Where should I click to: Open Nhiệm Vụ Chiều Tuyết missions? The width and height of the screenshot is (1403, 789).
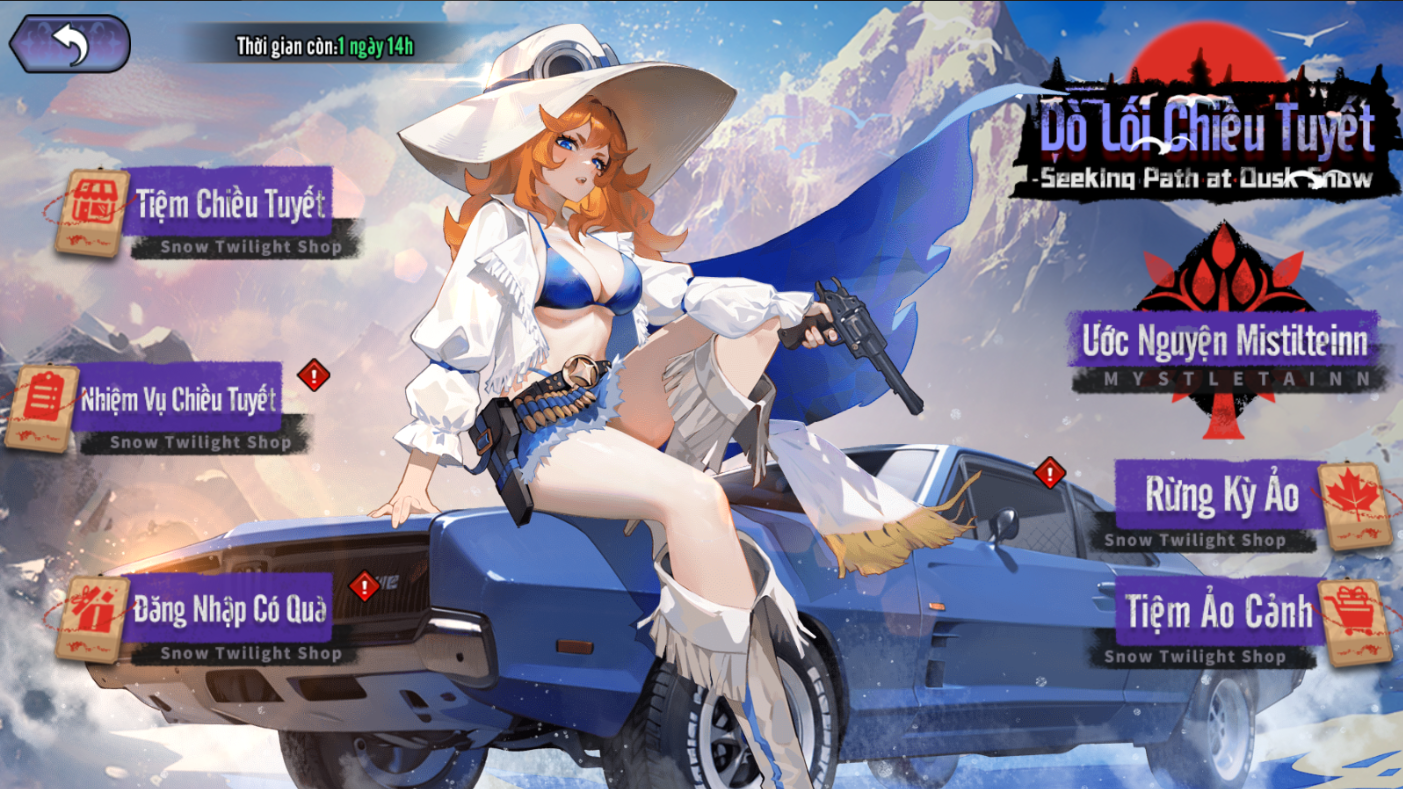pos(178,400)
